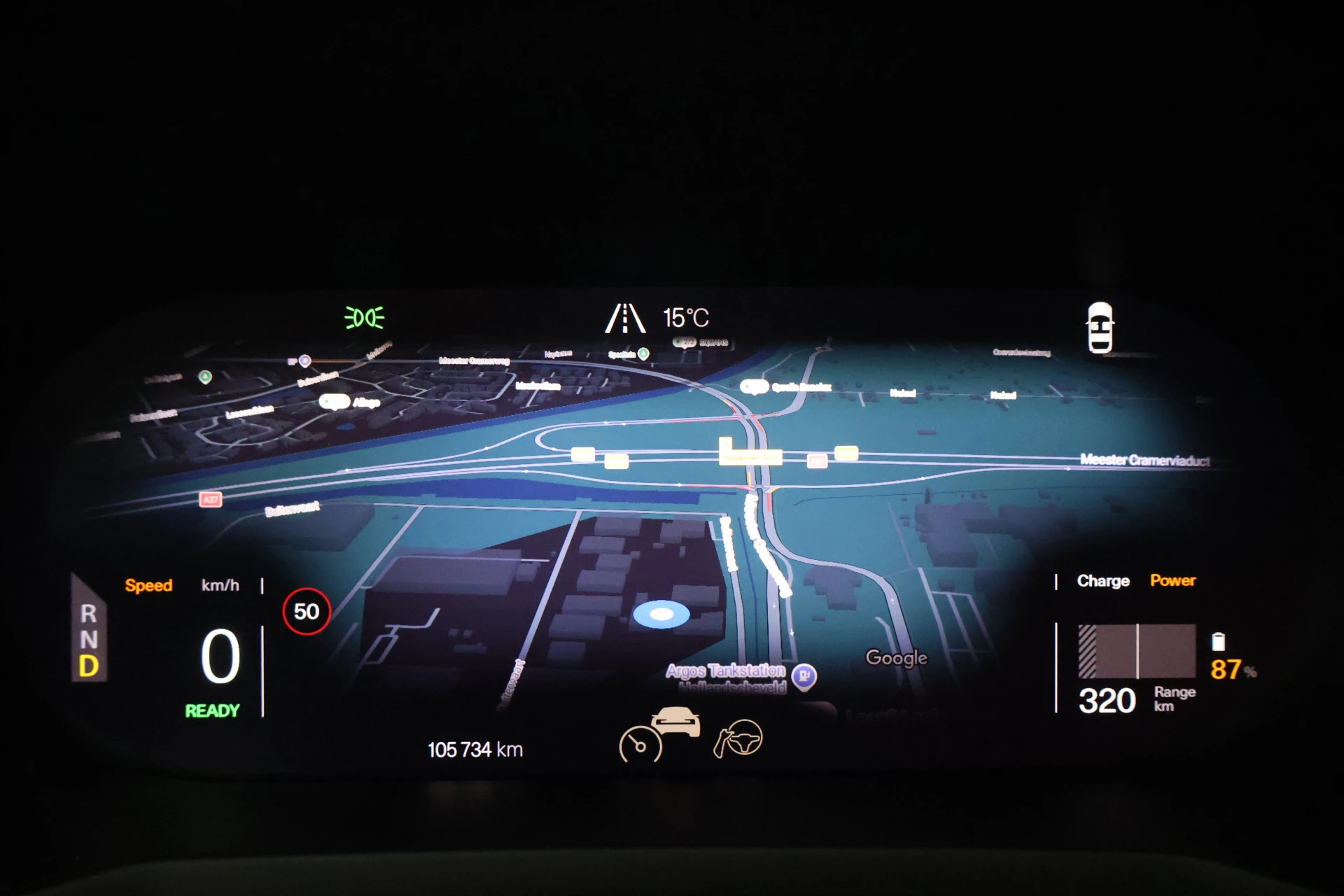Select the lane keeping assist icon

click(x=624, y=318)
